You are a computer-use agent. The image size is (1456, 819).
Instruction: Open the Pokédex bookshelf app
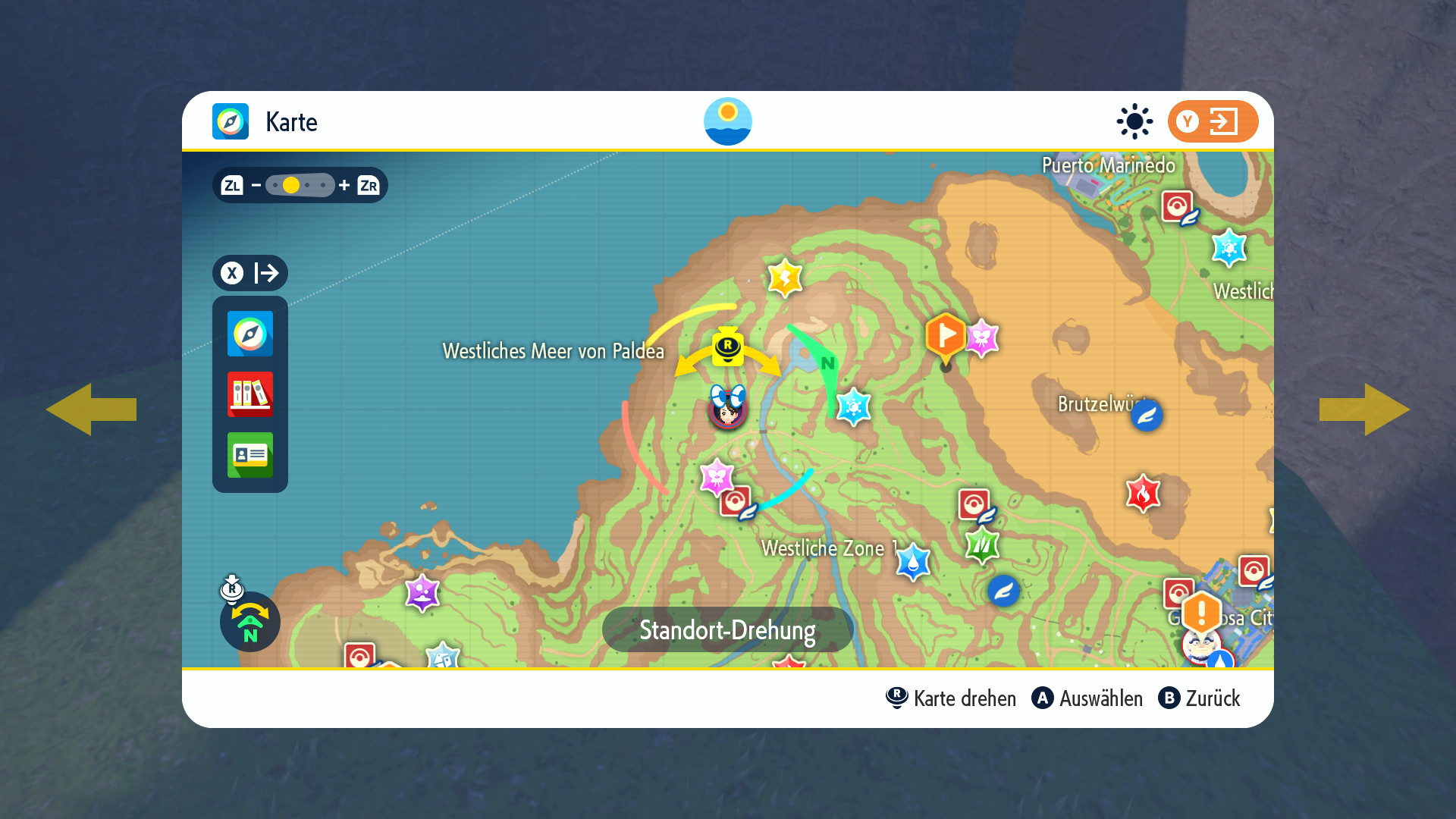(249, 394)
